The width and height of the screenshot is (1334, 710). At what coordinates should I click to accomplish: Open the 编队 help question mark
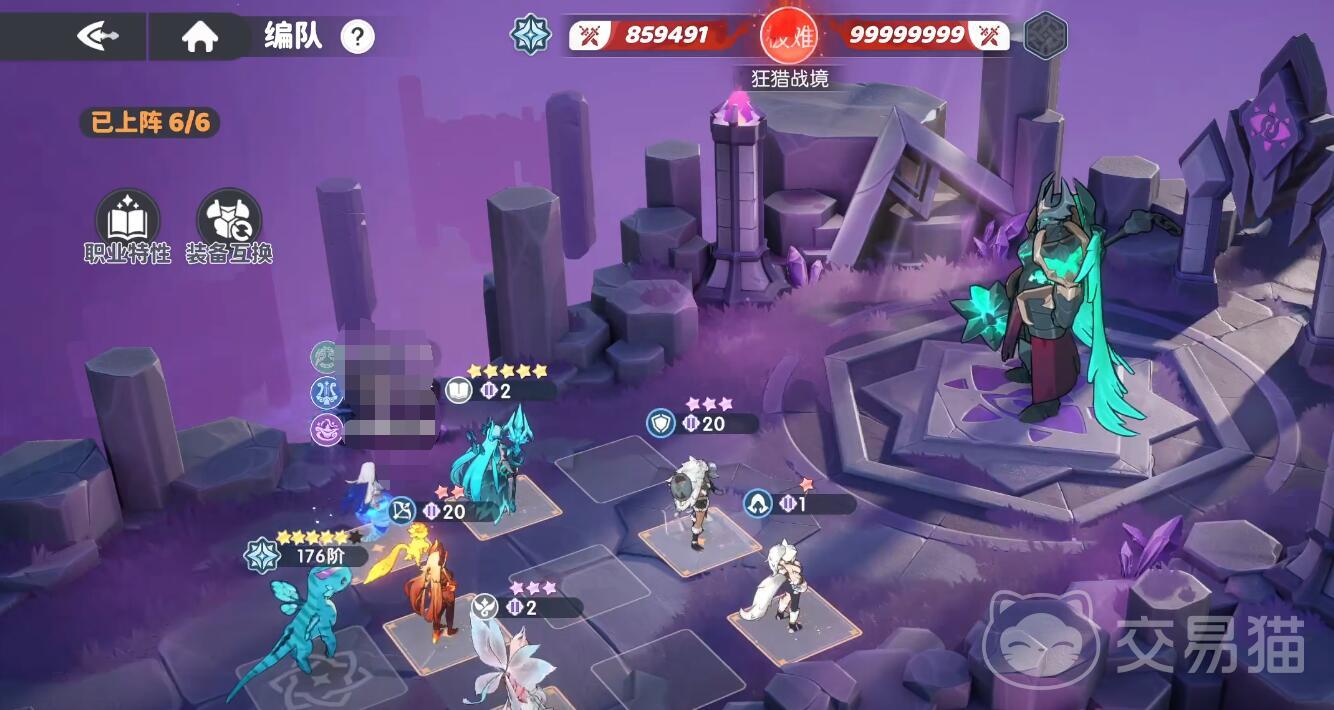(357, 38)
